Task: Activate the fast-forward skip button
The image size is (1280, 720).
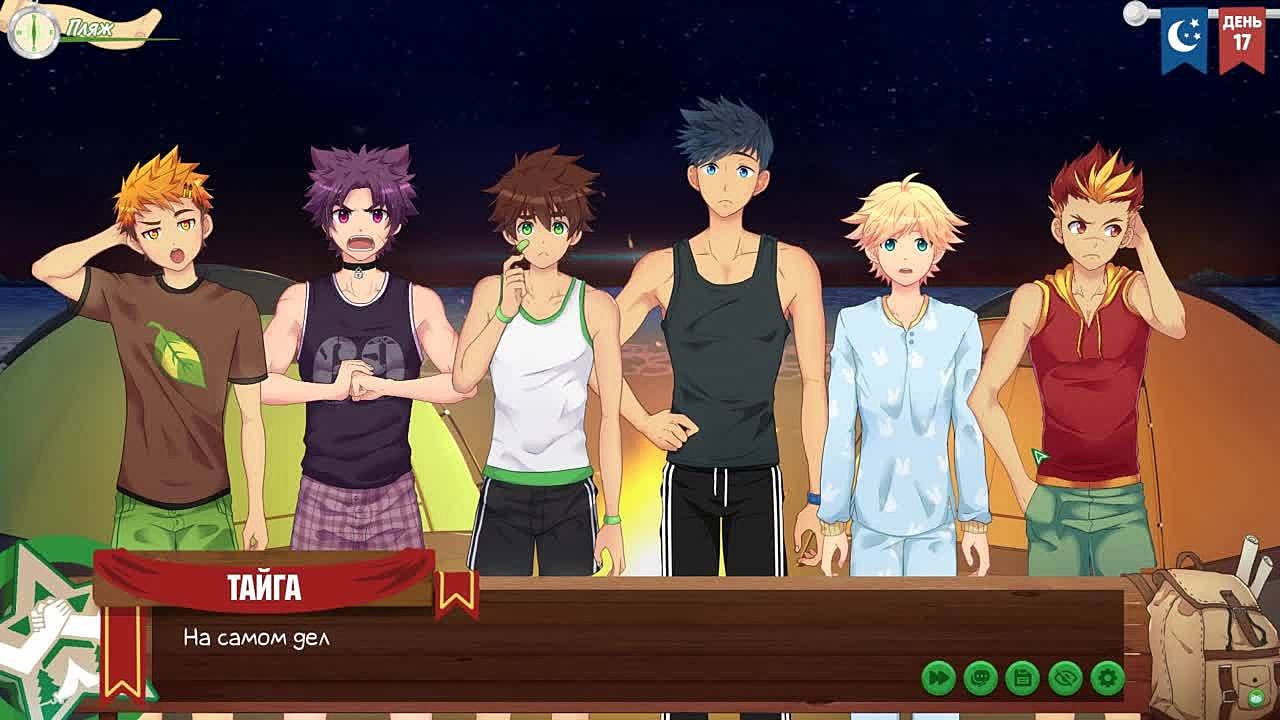Action: pyautogui.click(x=939, y=678)
